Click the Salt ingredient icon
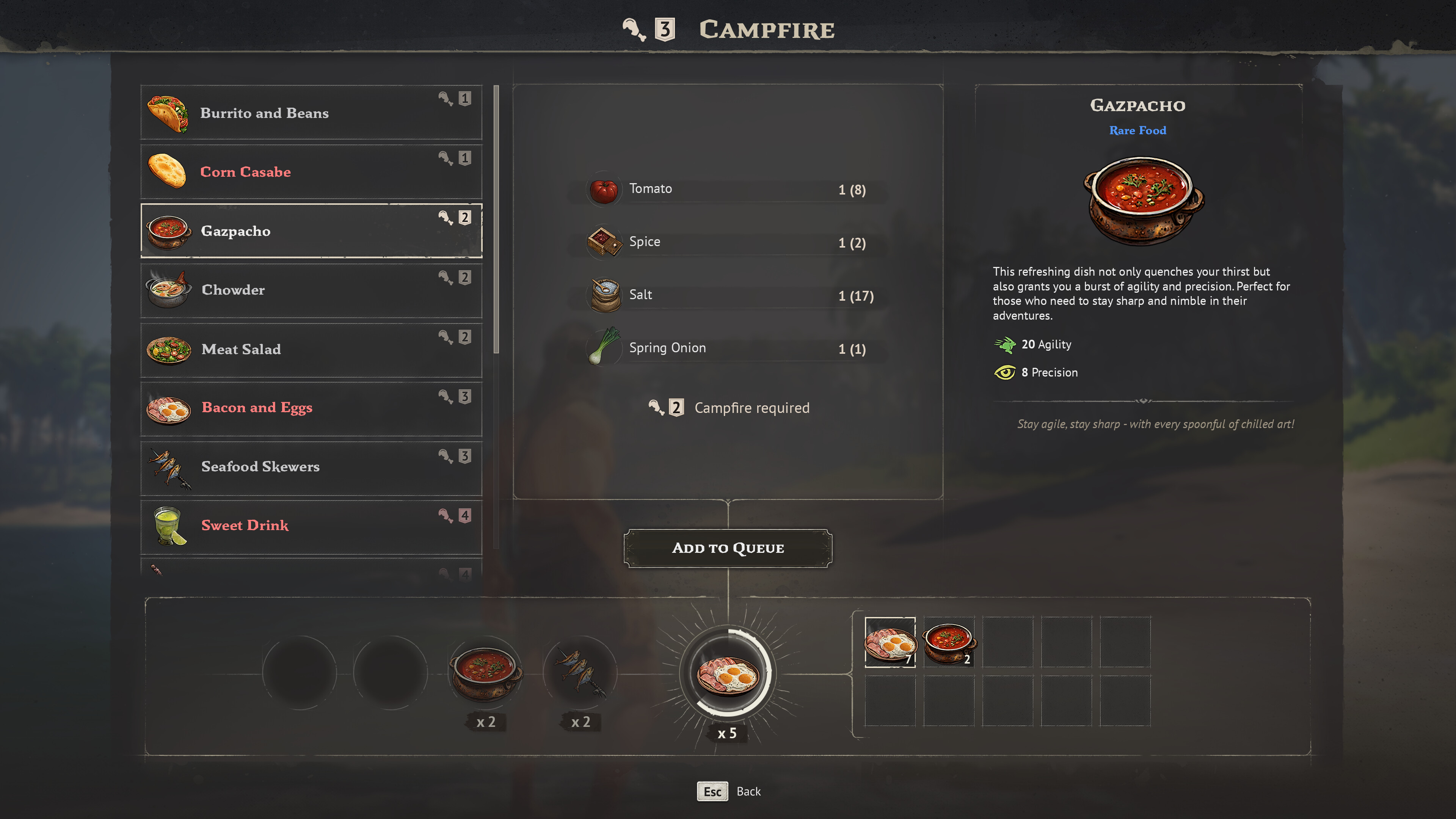This screenshot has height=819, width=1456. pyautogui.click(x=604, y=295)
